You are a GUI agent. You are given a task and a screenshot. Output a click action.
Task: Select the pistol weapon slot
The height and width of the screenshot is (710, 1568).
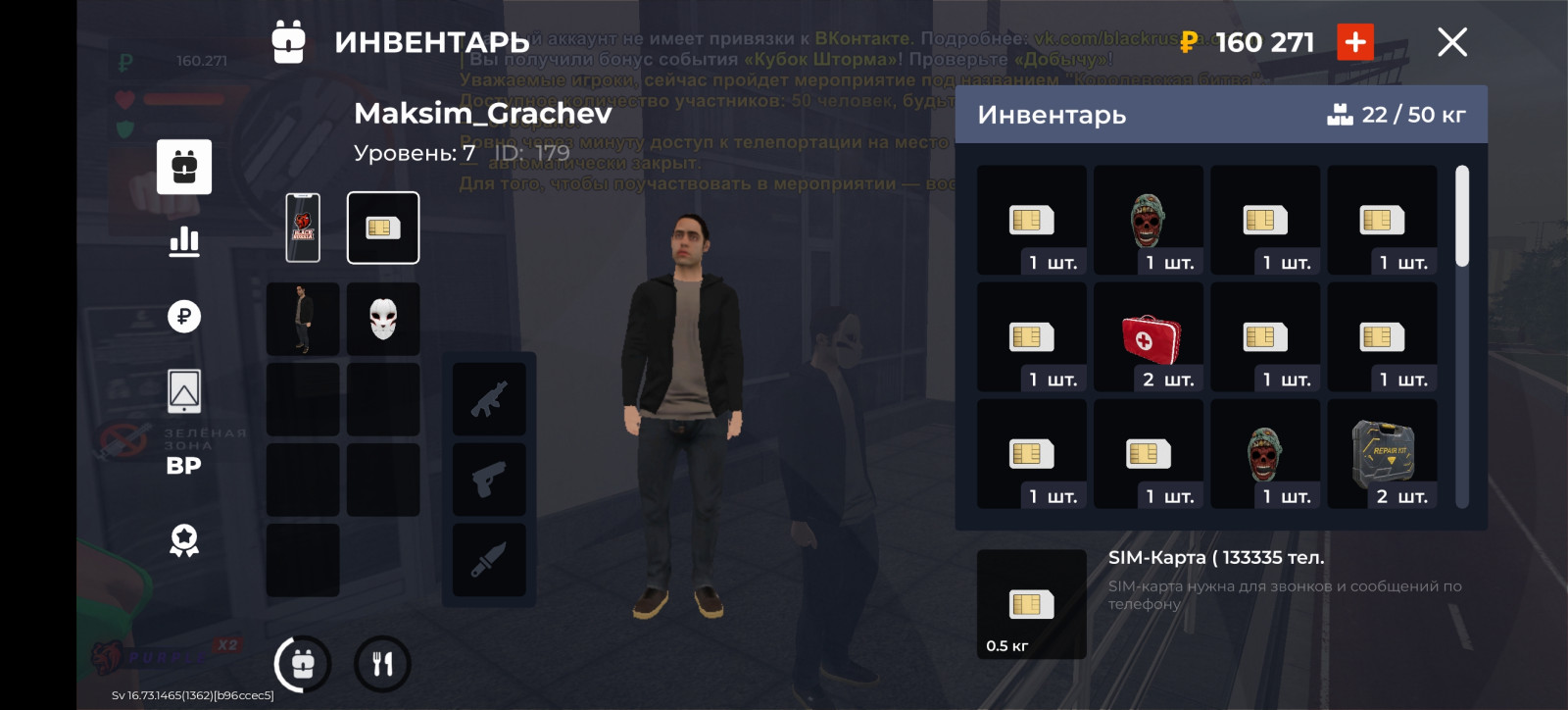tap(489, 480)
